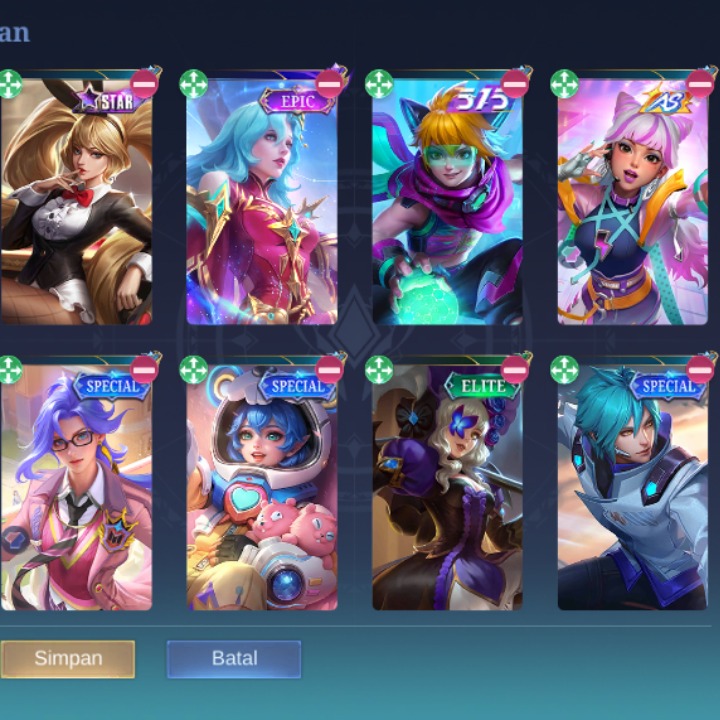Click the green move icon on 515 card
720x720 pixels.
(379, 84)
